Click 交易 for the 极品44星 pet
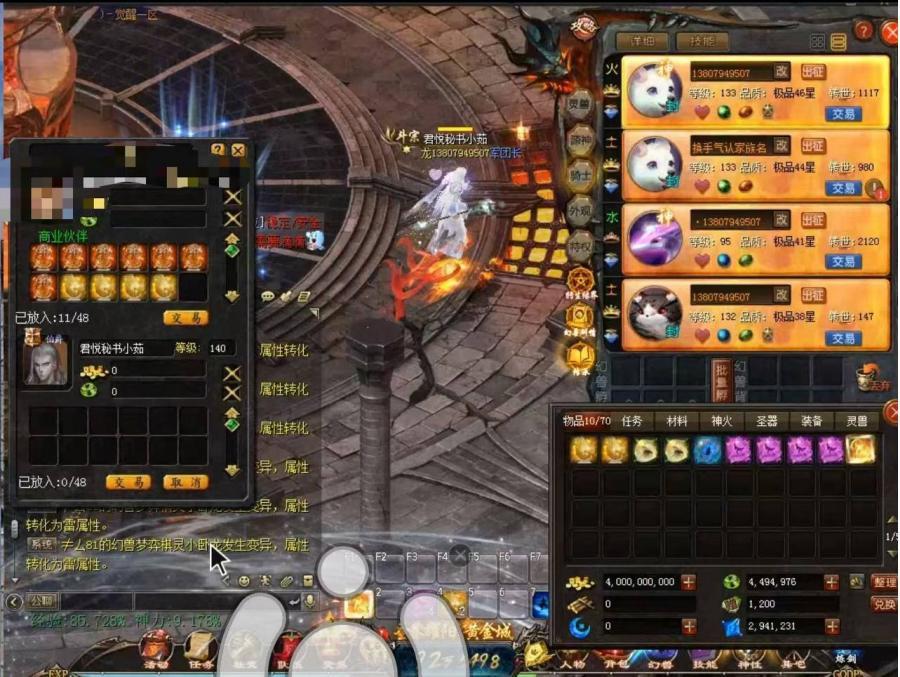Image resolution: width=900 pixels, height=677 pixels. tap(843, 188)
